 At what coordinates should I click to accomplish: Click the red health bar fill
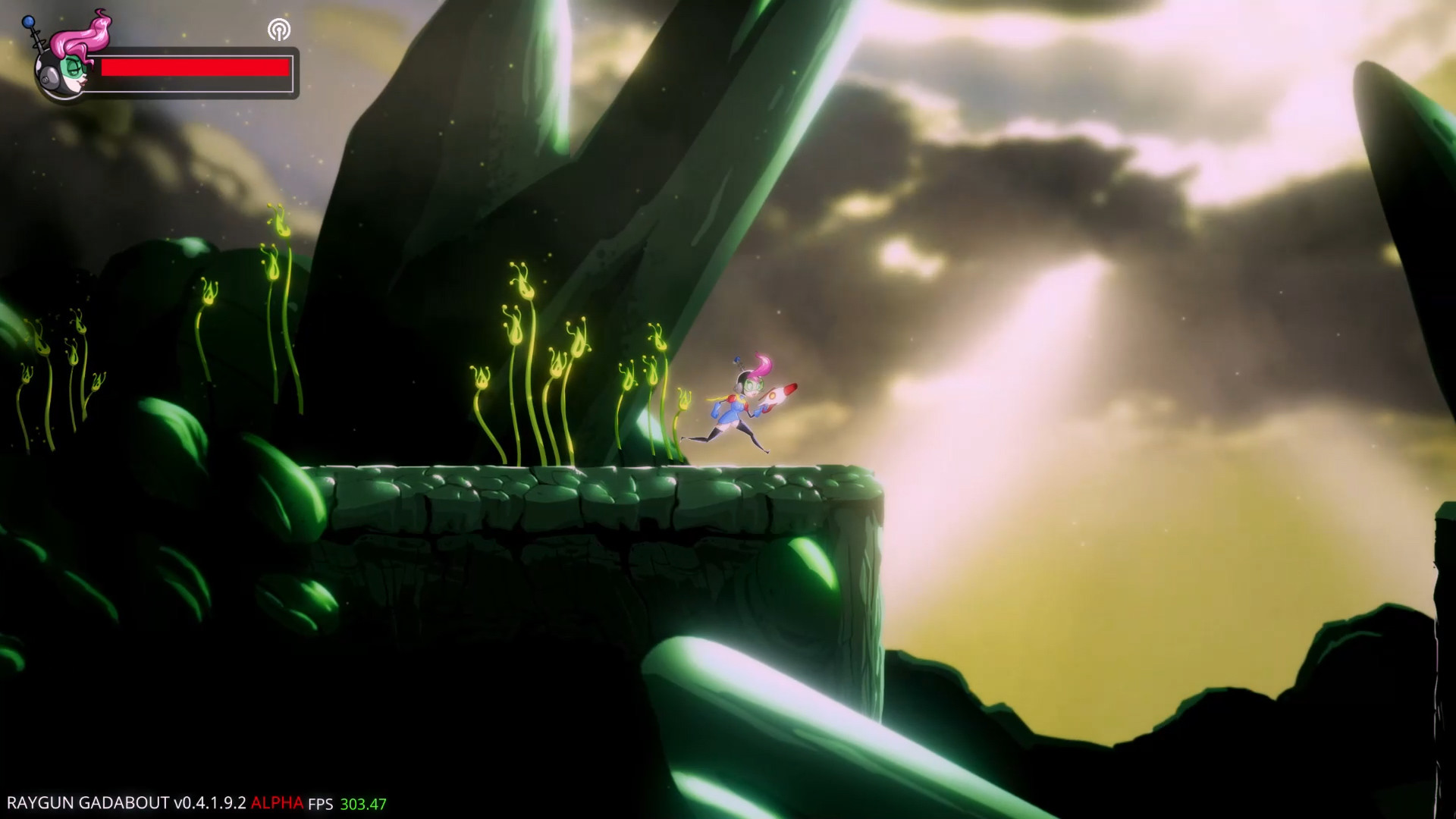click(196, 67)
